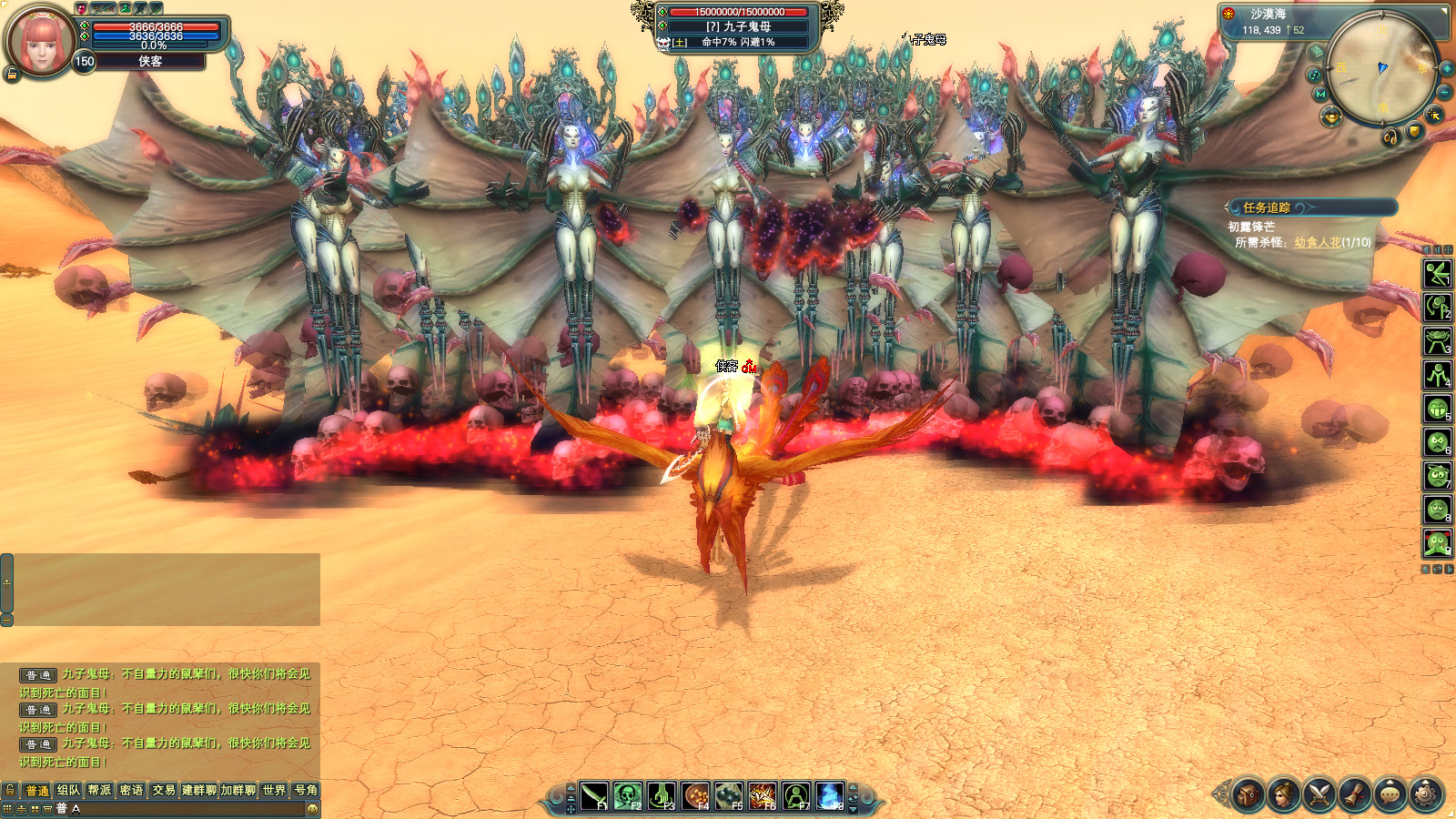Switch chat to the 组队 team channel
The width and height of the screenshot is (1456, 819).
click(x=68, y=790)
